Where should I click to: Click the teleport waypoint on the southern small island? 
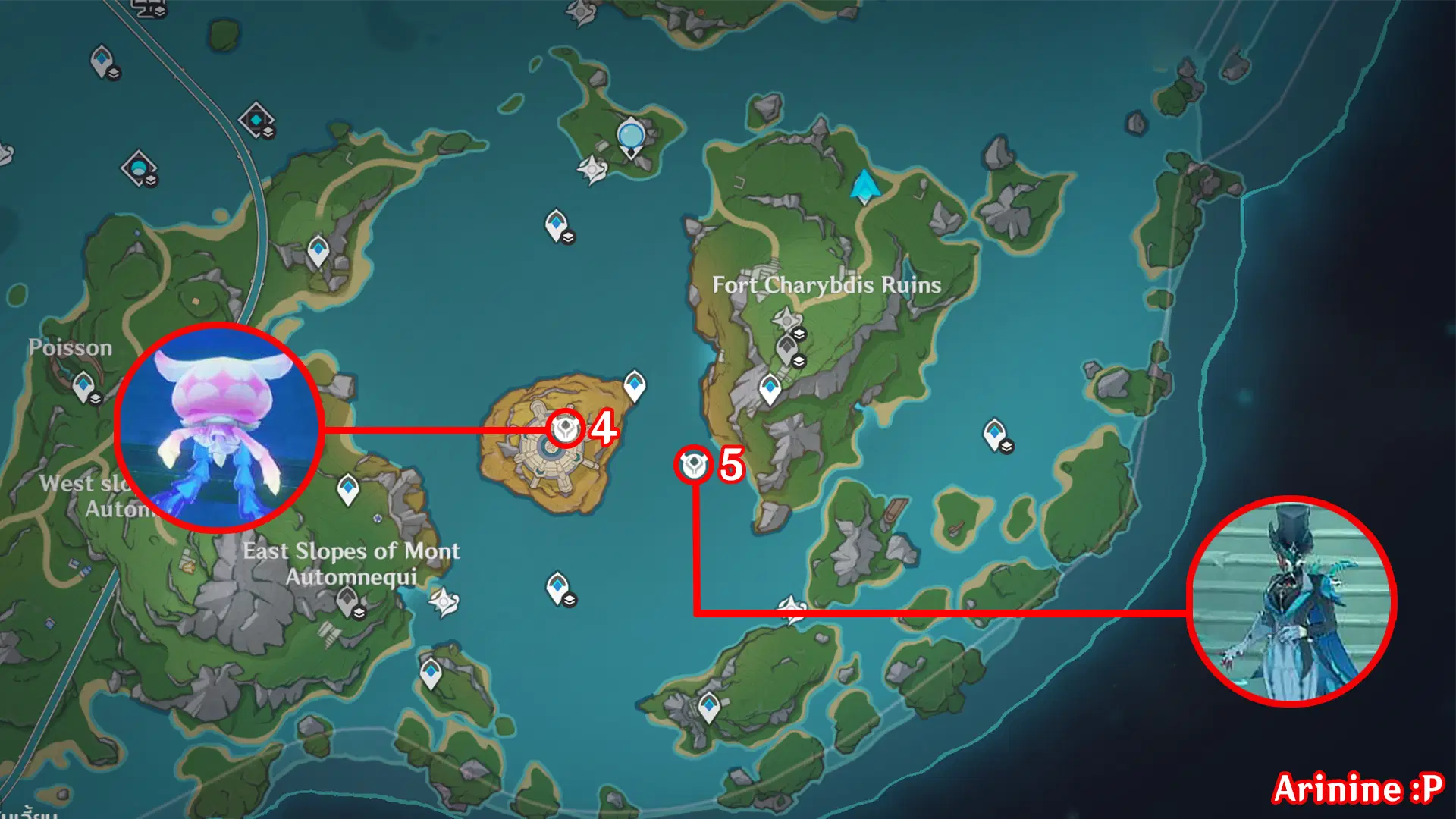pos(709,705)
